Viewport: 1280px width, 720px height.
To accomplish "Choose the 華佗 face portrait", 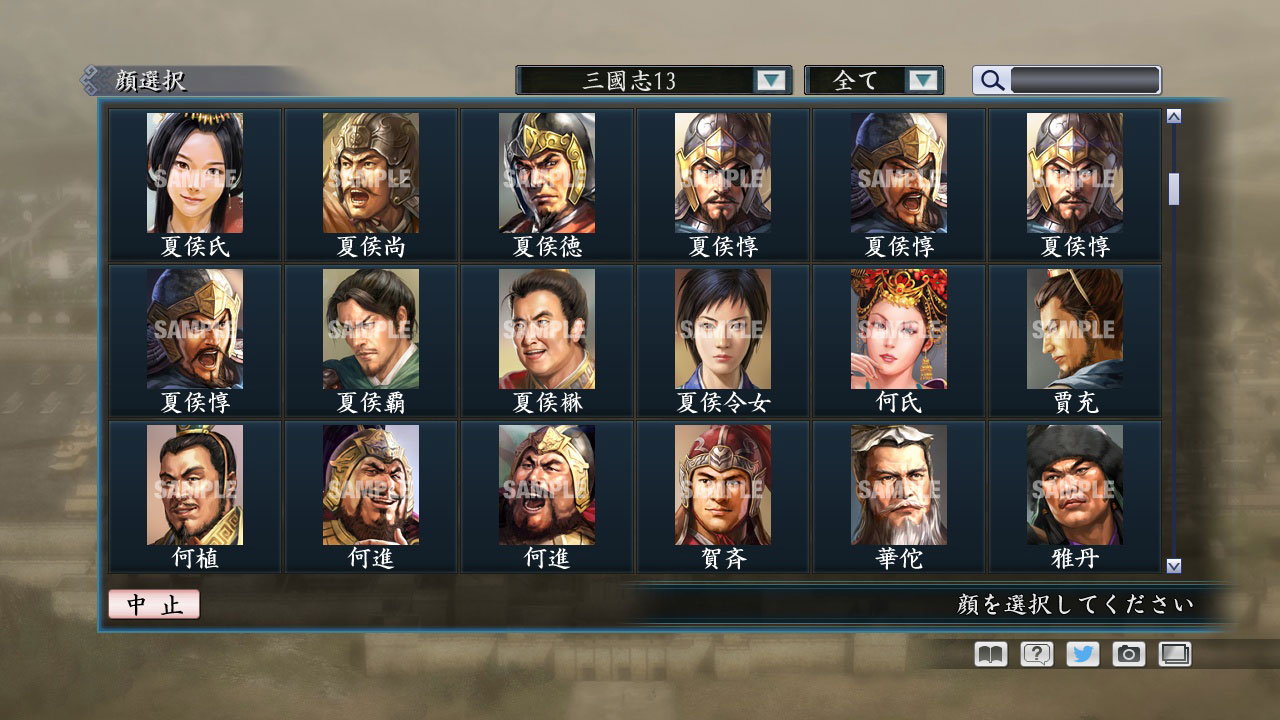I will point(898,485).
